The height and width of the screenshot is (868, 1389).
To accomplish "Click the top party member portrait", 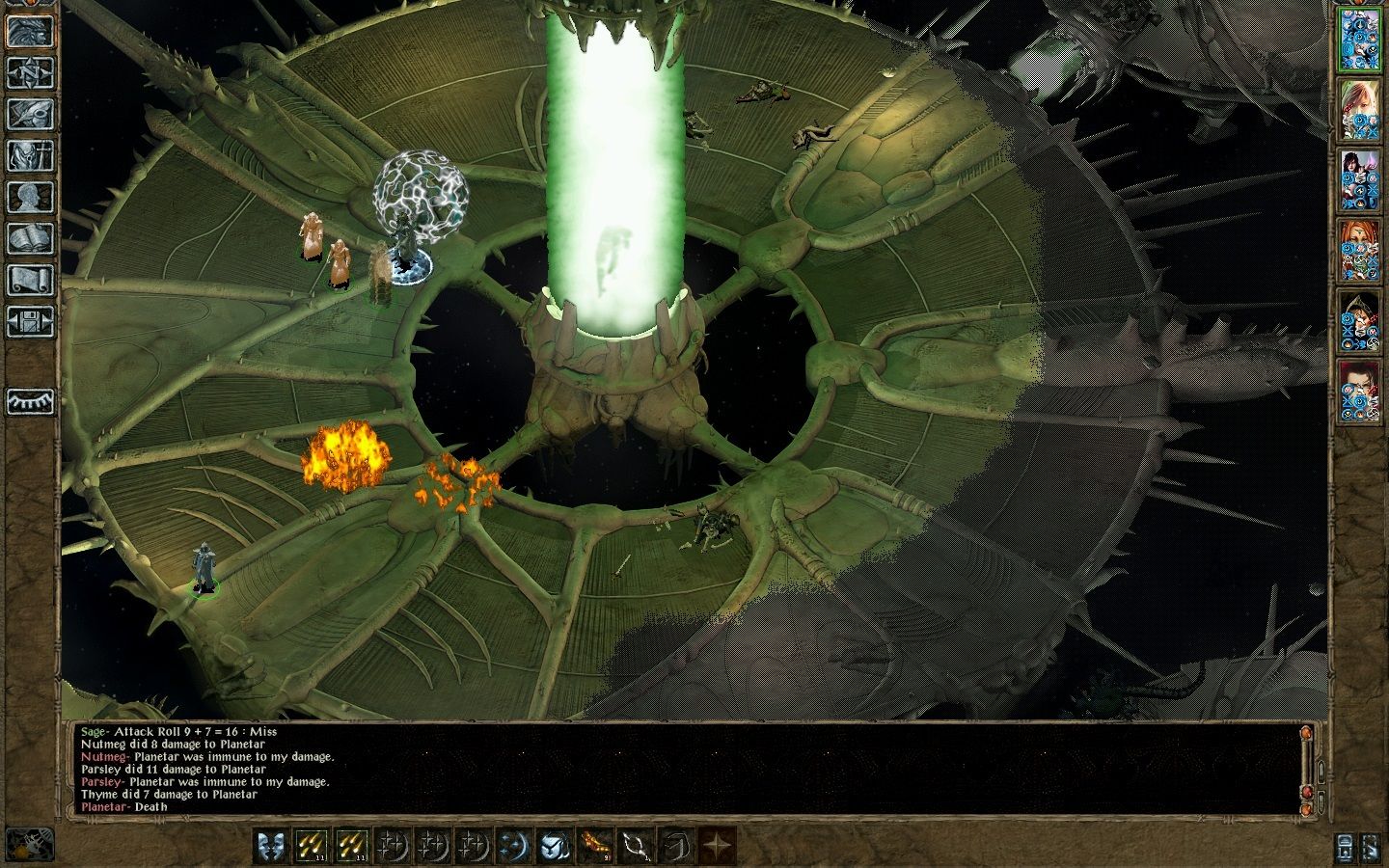I will (1362, 39).
